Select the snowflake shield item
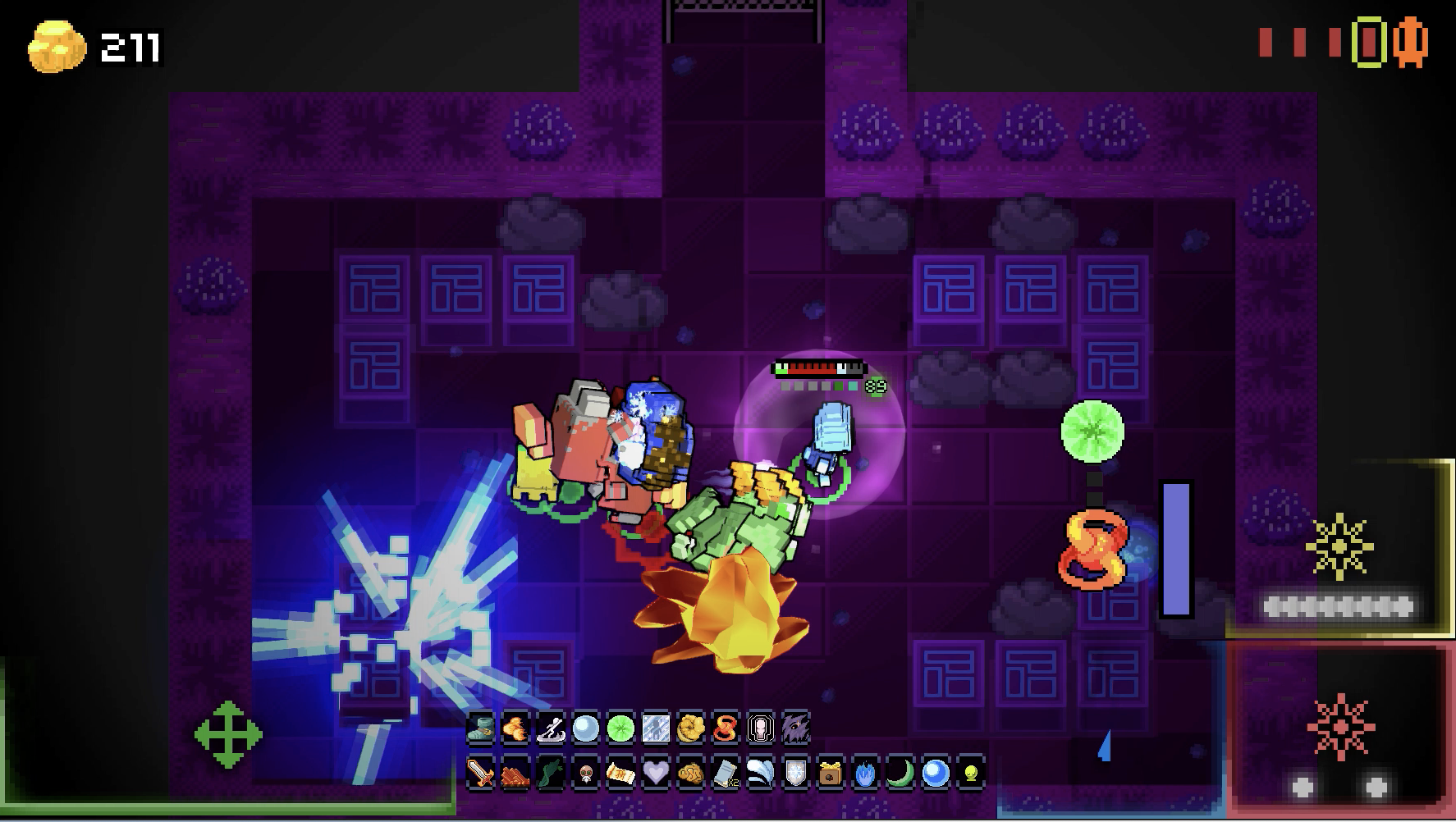The image size is (1456, 822). 795,773
